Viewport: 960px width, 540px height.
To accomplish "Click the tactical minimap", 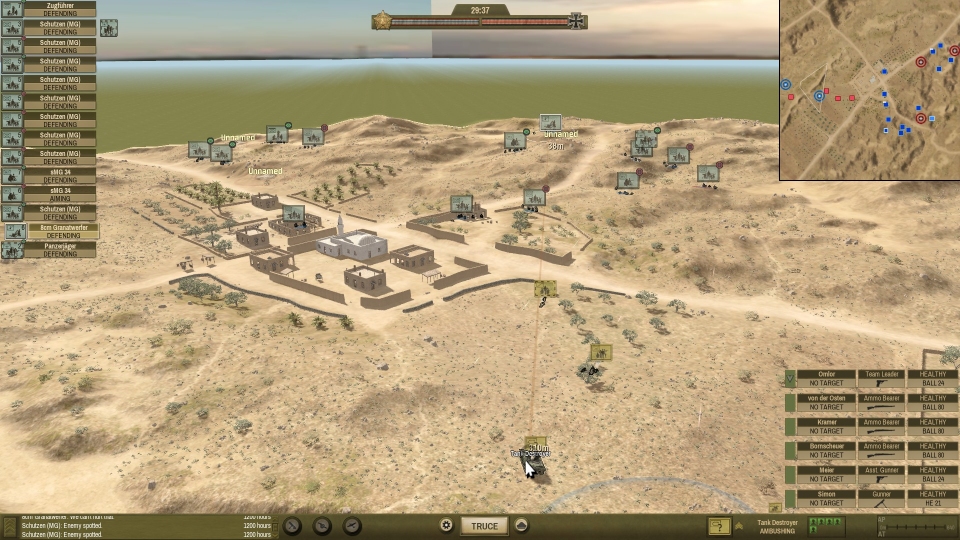I will 870,90.
